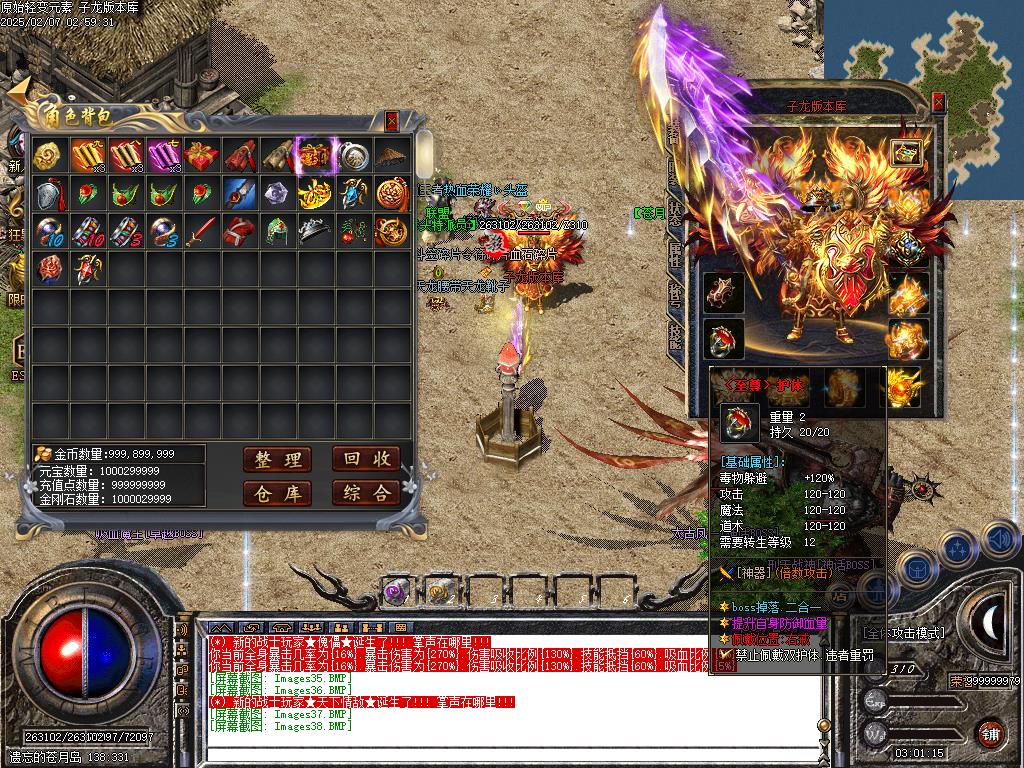Image resolution: width=1024 pixels, height=768 pixels.
Task: Select the red gift box item
Action: (x=202, y=155)
